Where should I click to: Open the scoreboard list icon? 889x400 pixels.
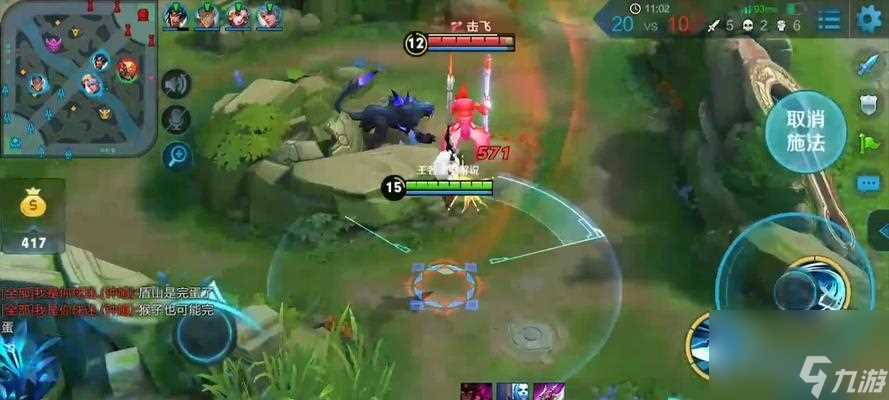tap(829, 18)
